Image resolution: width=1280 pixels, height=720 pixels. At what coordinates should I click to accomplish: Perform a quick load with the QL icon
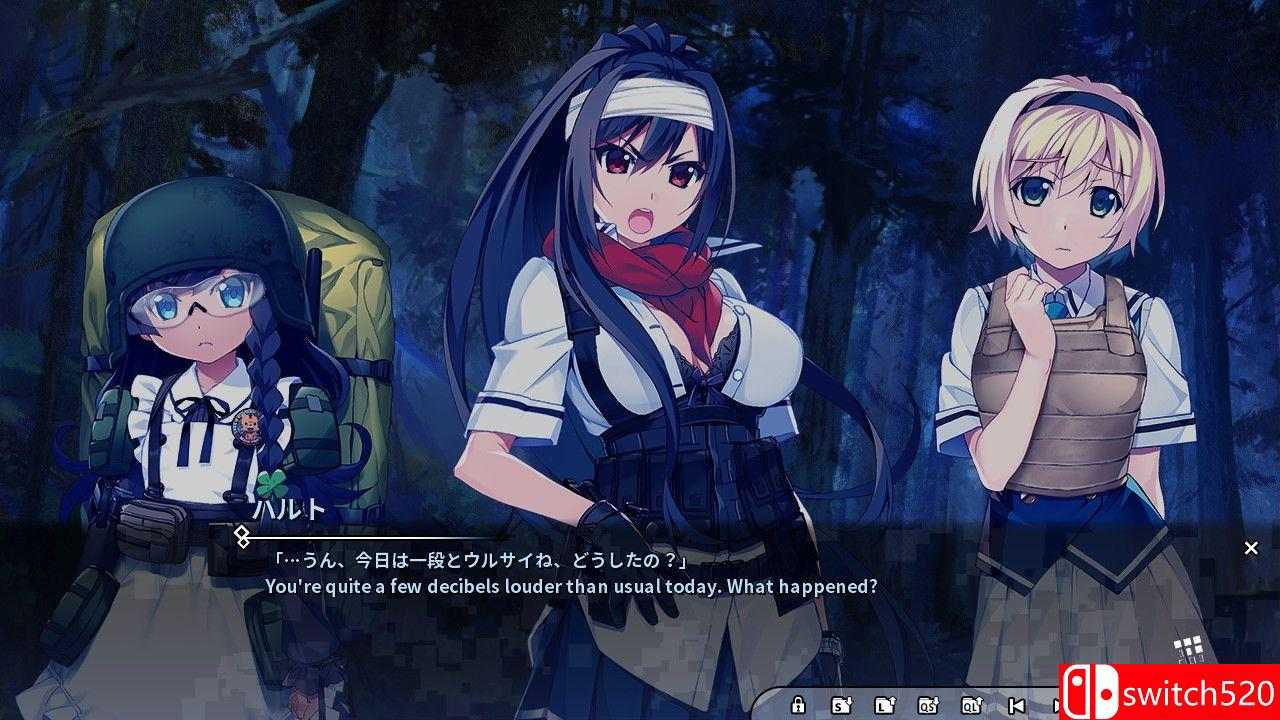point(970,705)
